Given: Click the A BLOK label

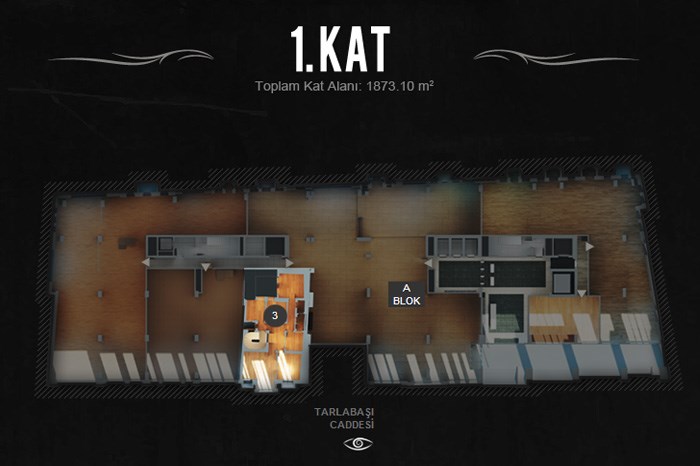Looking at the screenshot, I should click(x=404, y=294).
